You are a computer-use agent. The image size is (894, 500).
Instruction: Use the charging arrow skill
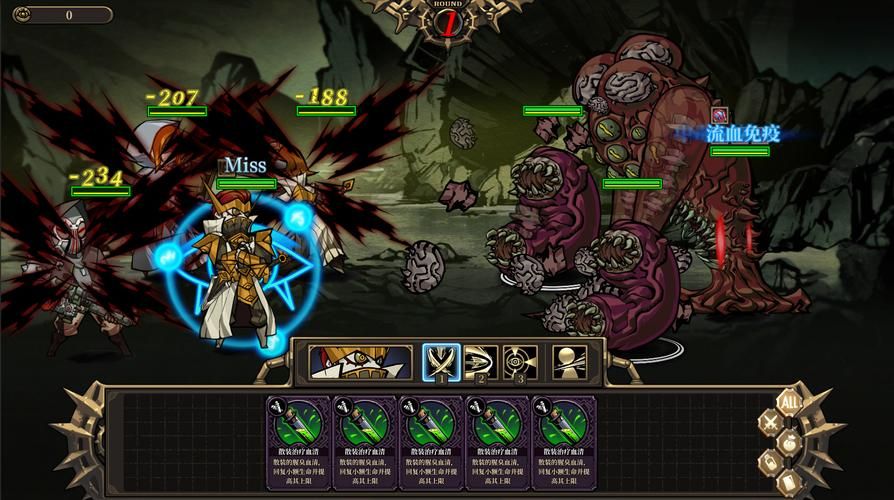(480, 362)
